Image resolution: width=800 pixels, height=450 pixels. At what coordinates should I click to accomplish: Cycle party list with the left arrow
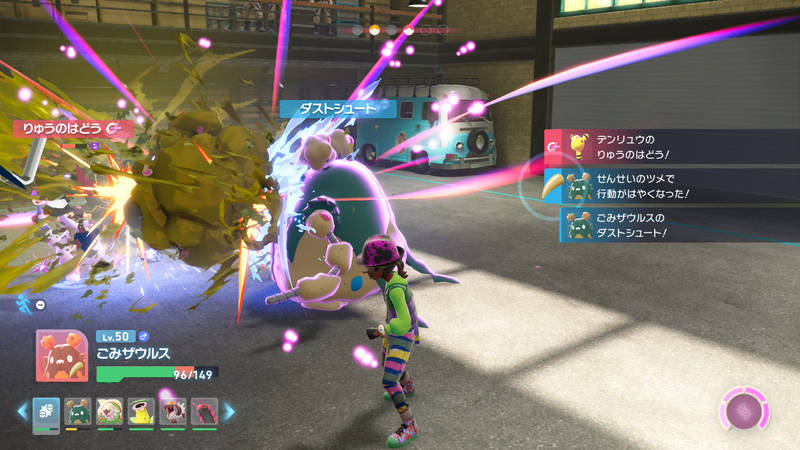tap(22, 411)
